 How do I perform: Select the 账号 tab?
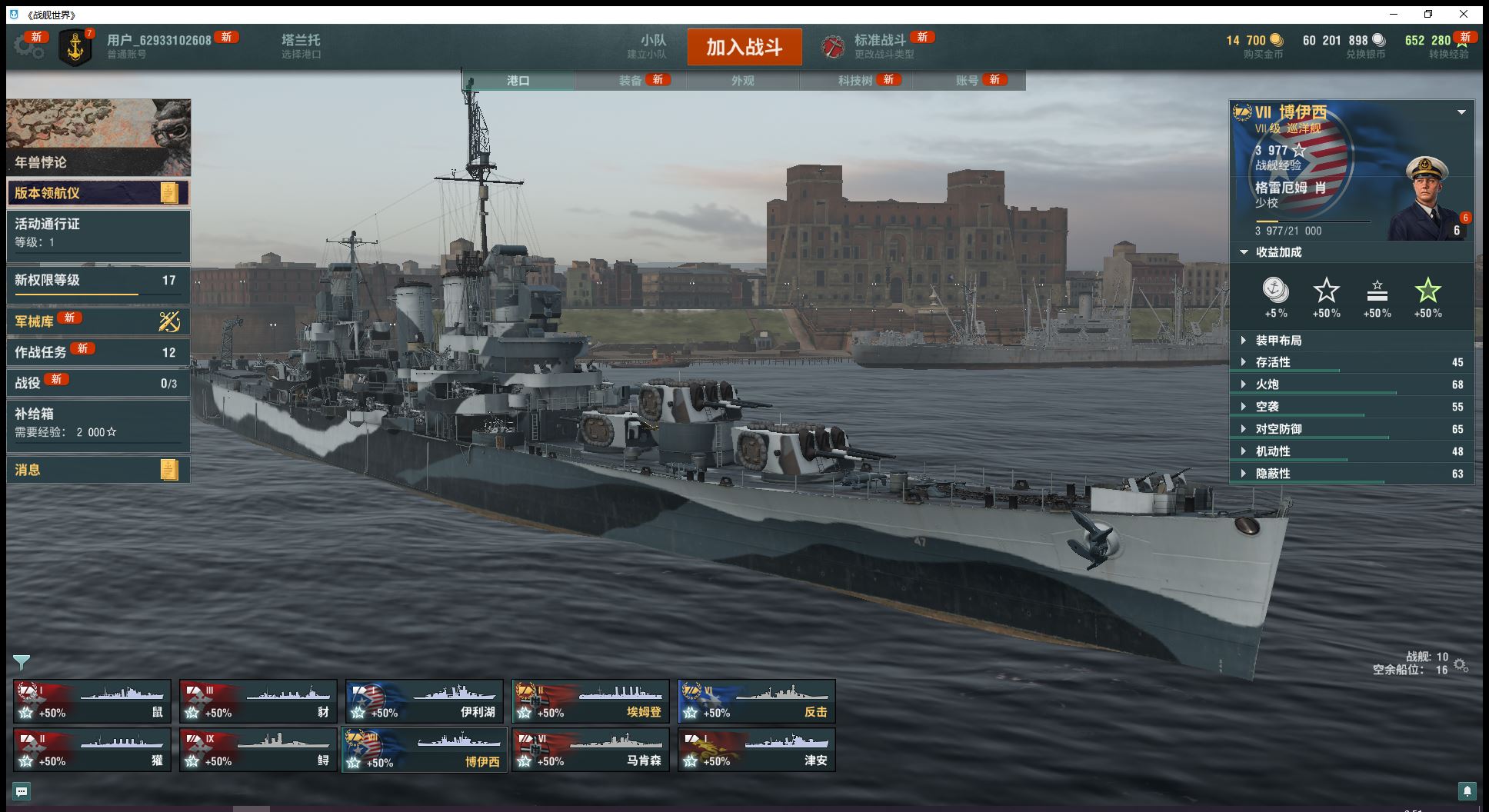pyautogui.click(x=967, y=81)
